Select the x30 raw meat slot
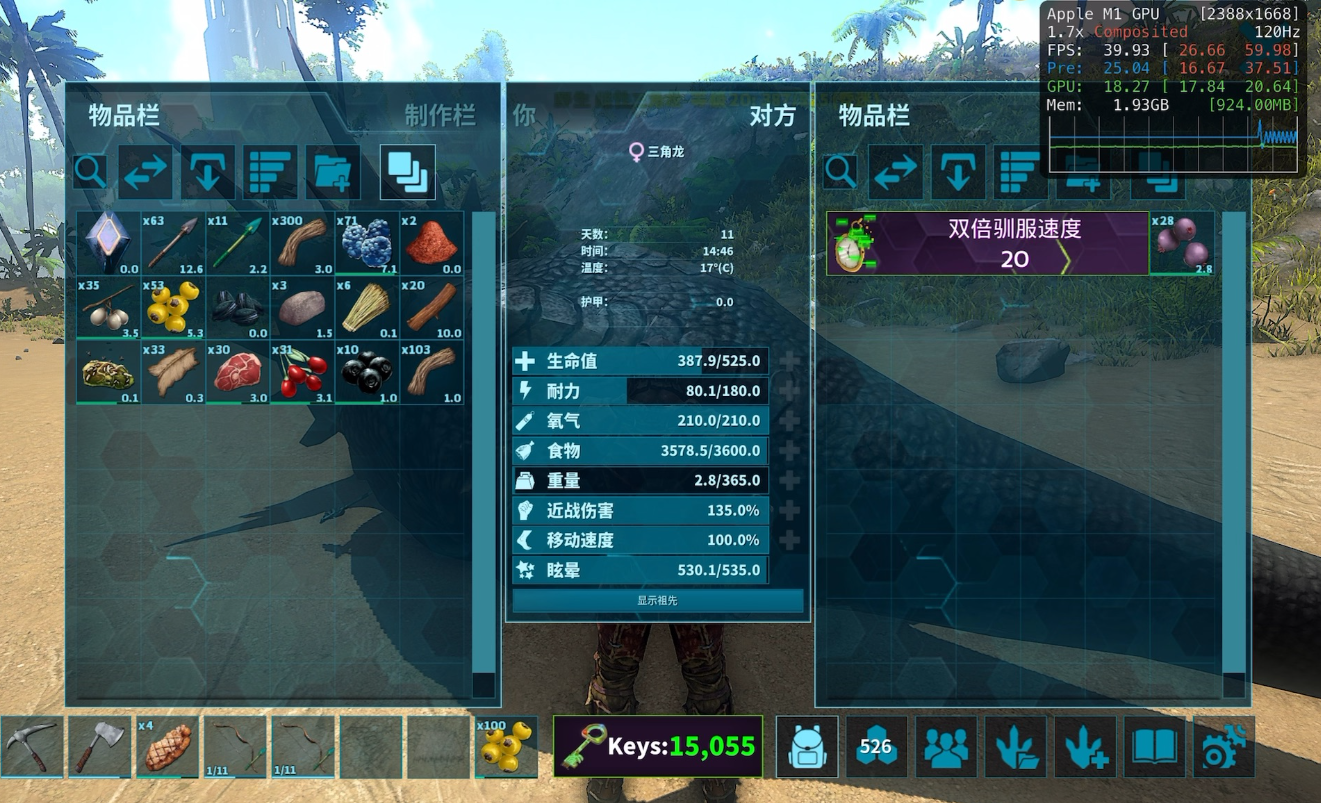This screenshot has width=1321, height=803. [x=237, y=372]
